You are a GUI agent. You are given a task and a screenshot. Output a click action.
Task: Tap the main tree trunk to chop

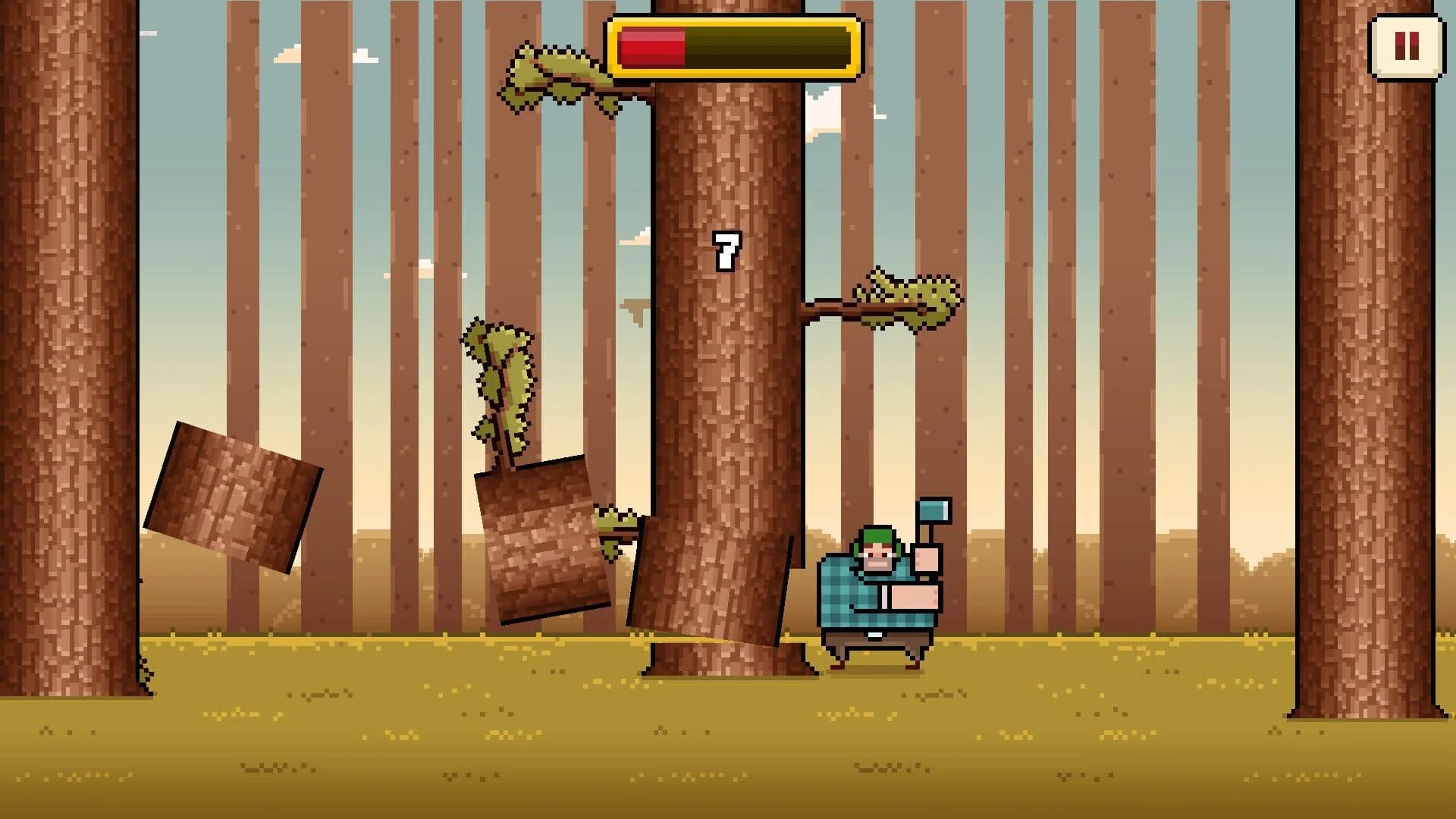pyautogui.click(x=728, y=379)
